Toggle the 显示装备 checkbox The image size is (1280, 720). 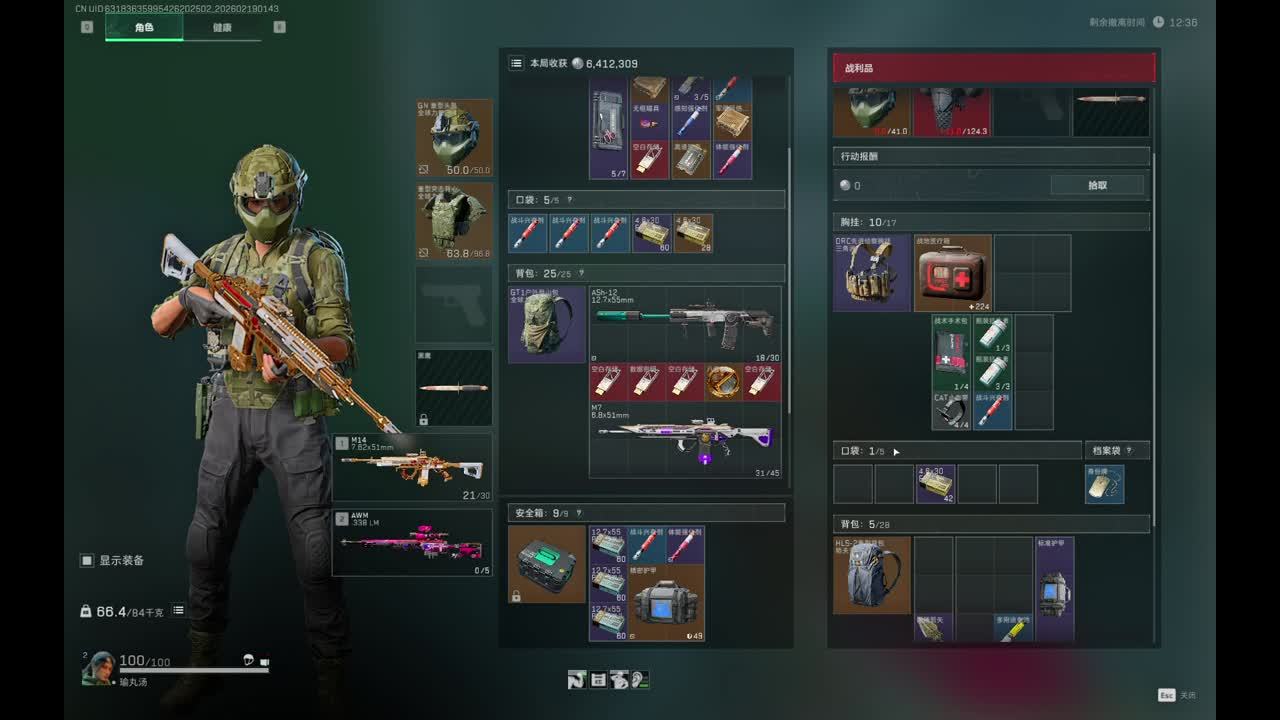[x=87, y=561]
